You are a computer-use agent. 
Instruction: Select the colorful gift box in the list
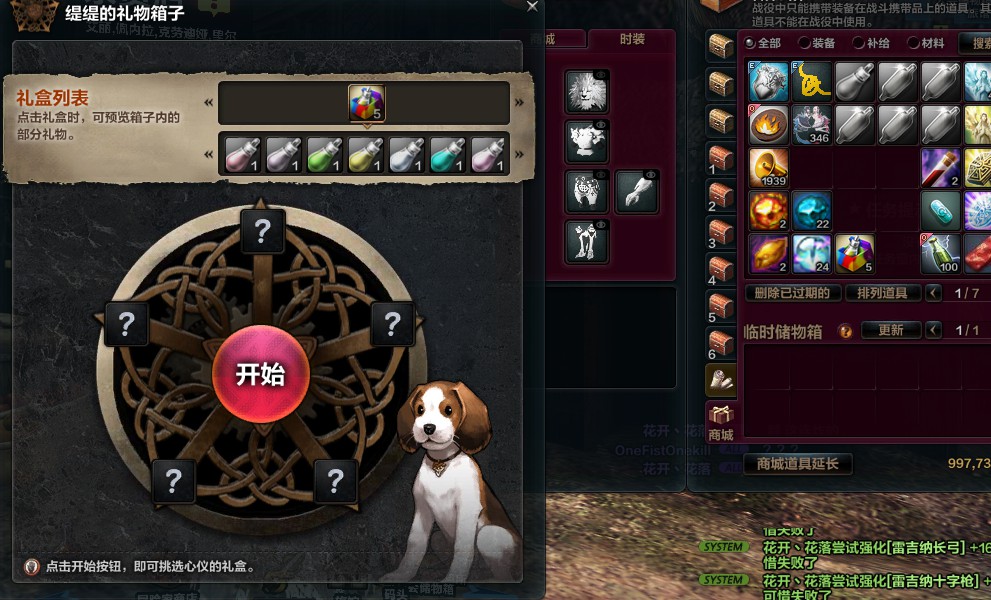coord(366,103)
